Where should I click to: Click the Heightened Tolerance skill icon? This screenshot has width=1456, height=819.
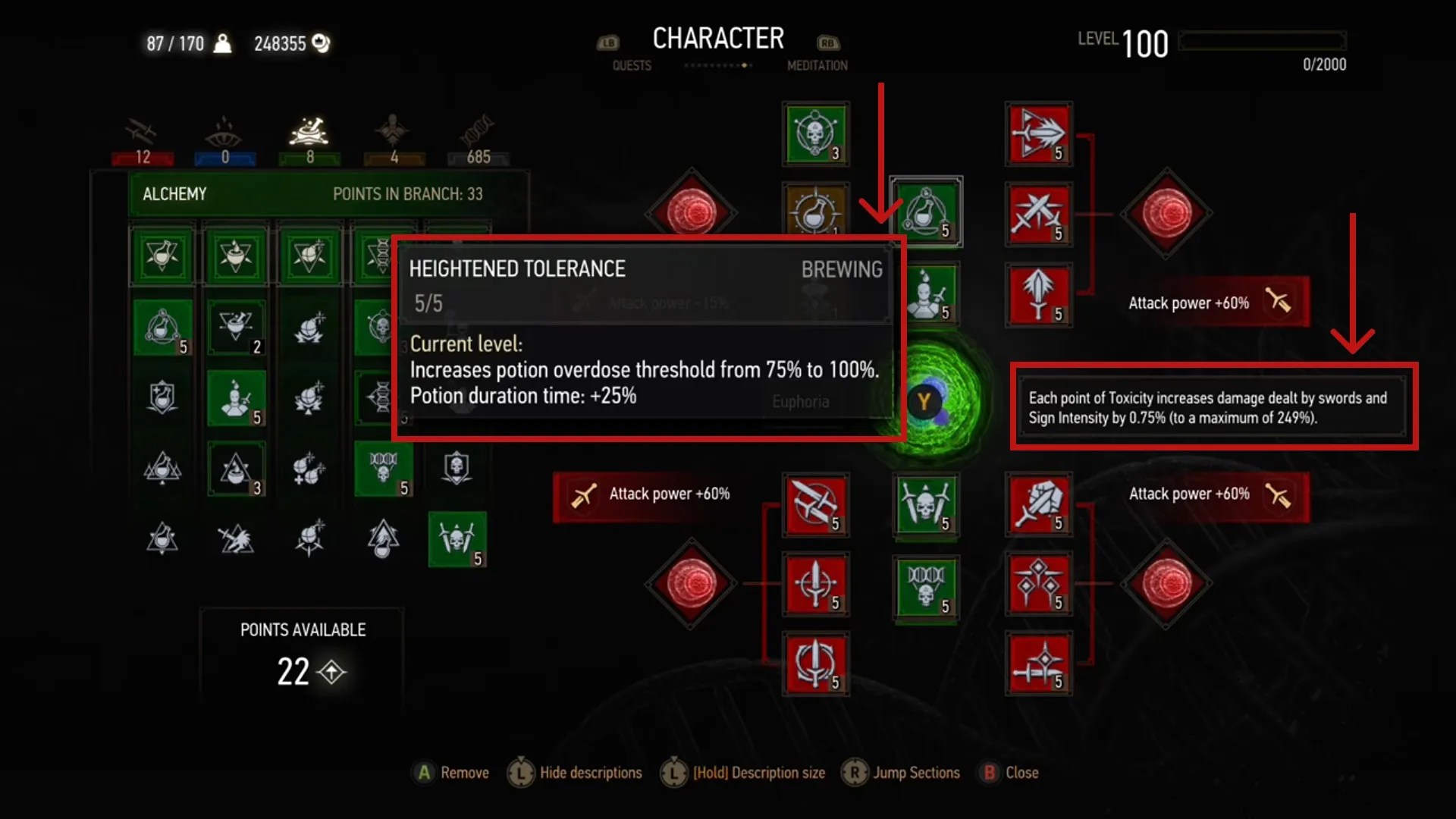coord(927,212)
